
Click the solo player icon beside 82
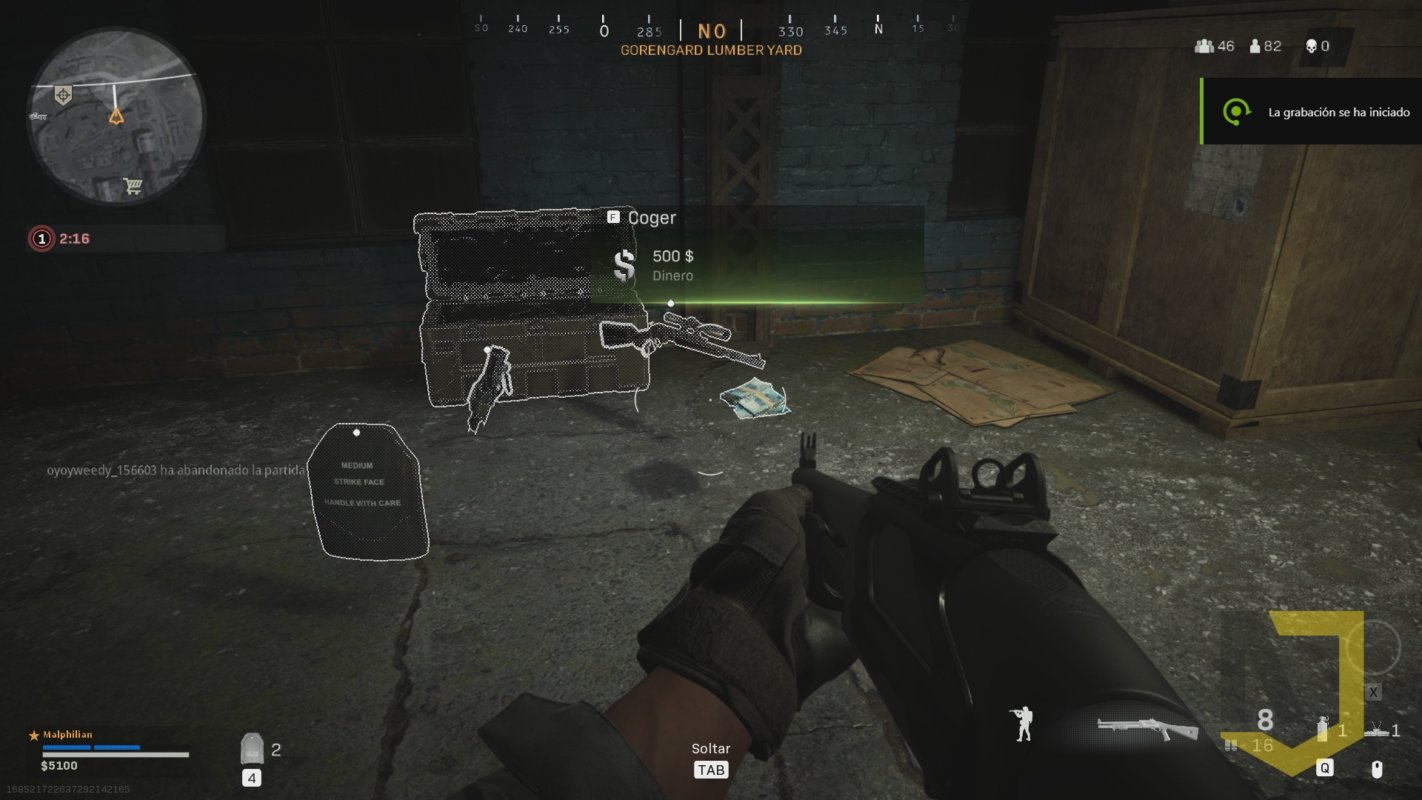[x=1255, y=46]
